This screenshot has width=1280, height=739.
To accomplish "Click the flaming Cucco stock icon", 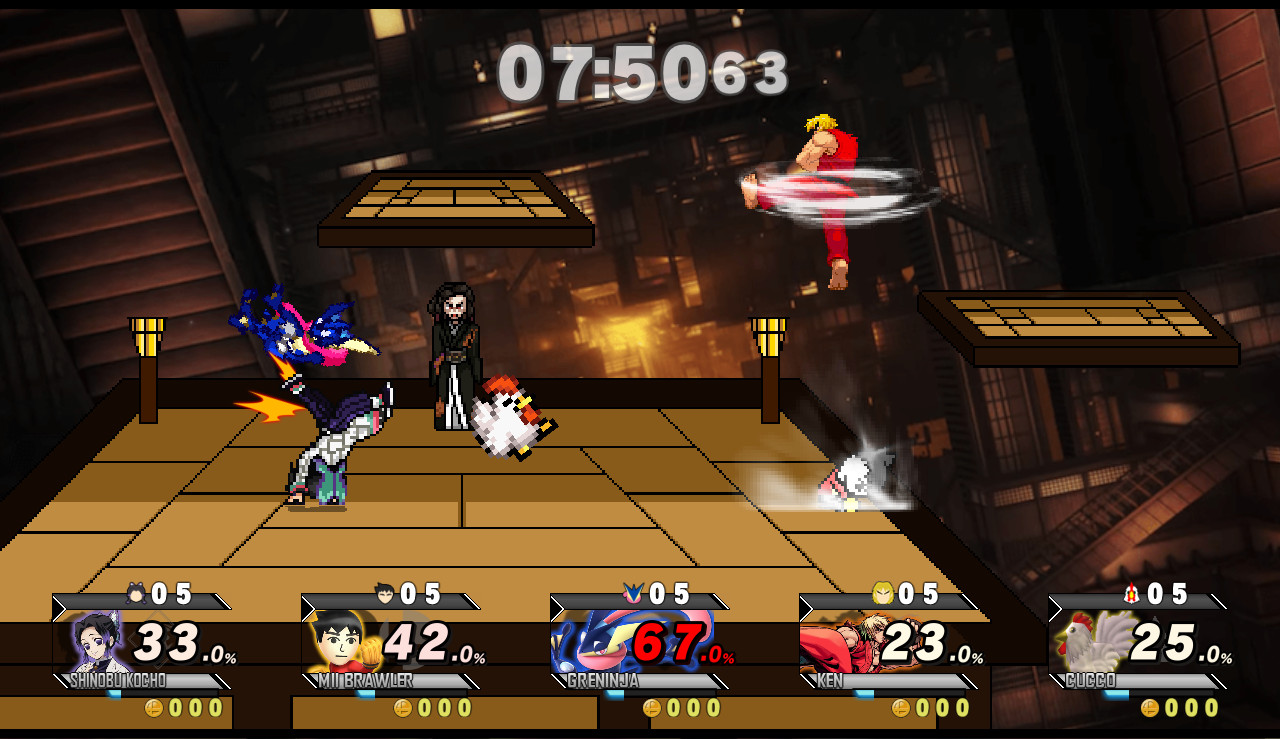I will click(1130, 591).
